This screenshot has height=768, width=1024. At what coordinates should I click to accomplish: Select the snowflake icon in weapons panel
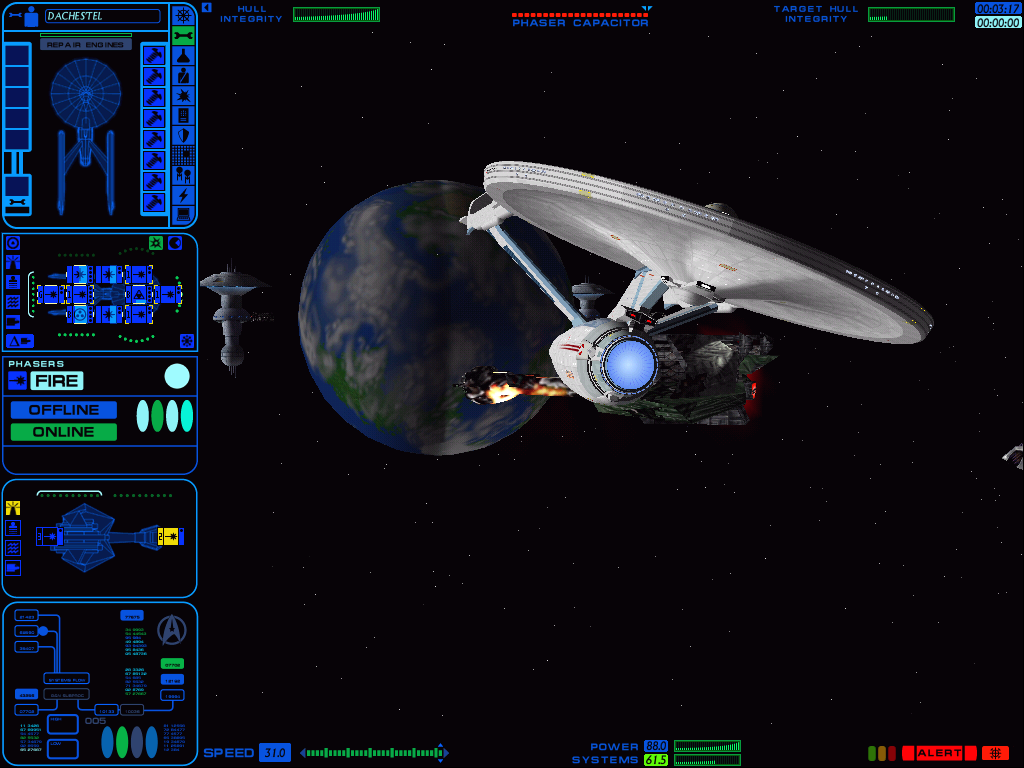[186, 341]
